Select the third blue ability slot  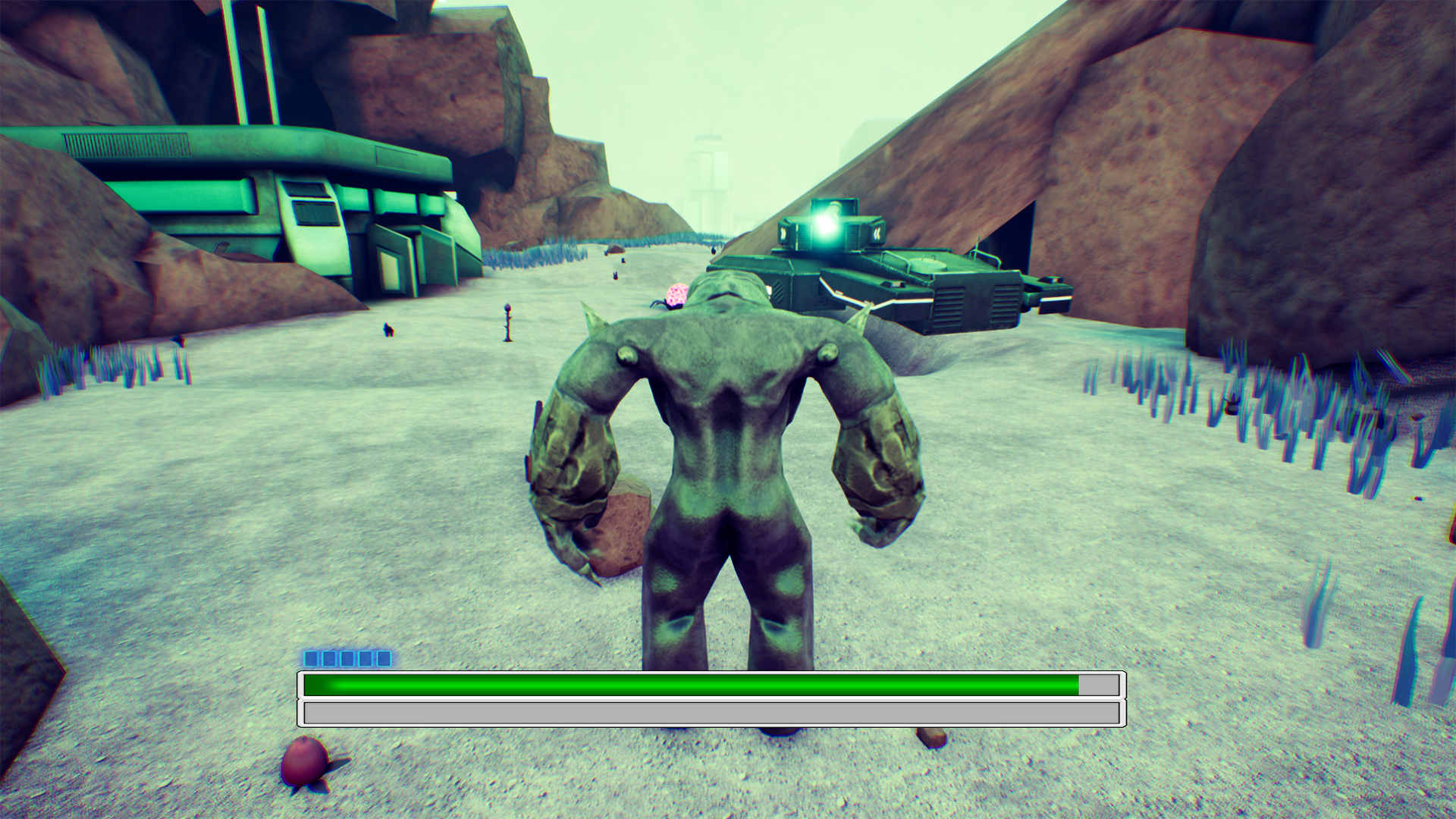[347, 659]
